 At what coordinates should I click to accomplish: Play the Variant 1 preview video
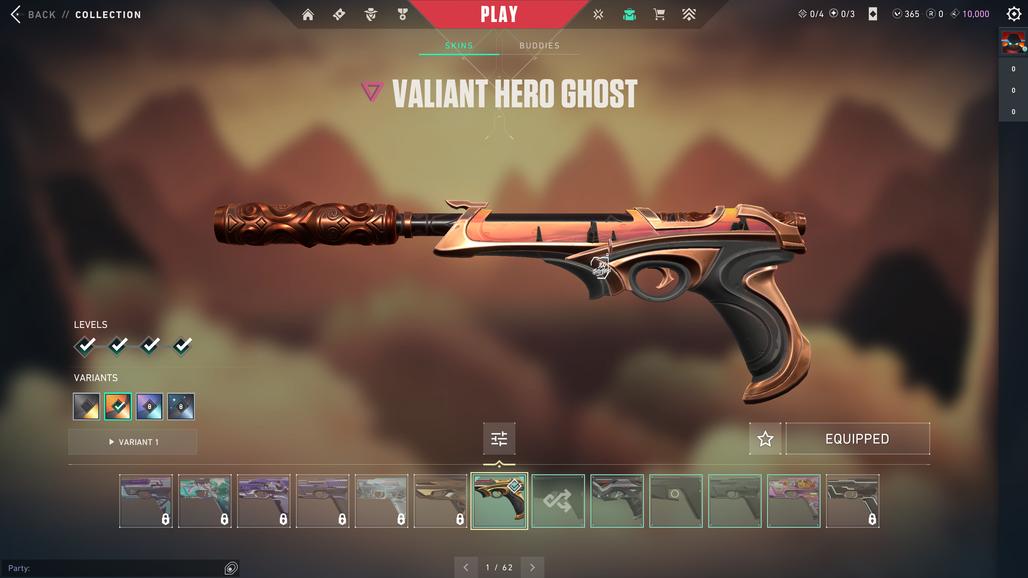point(133,442)
